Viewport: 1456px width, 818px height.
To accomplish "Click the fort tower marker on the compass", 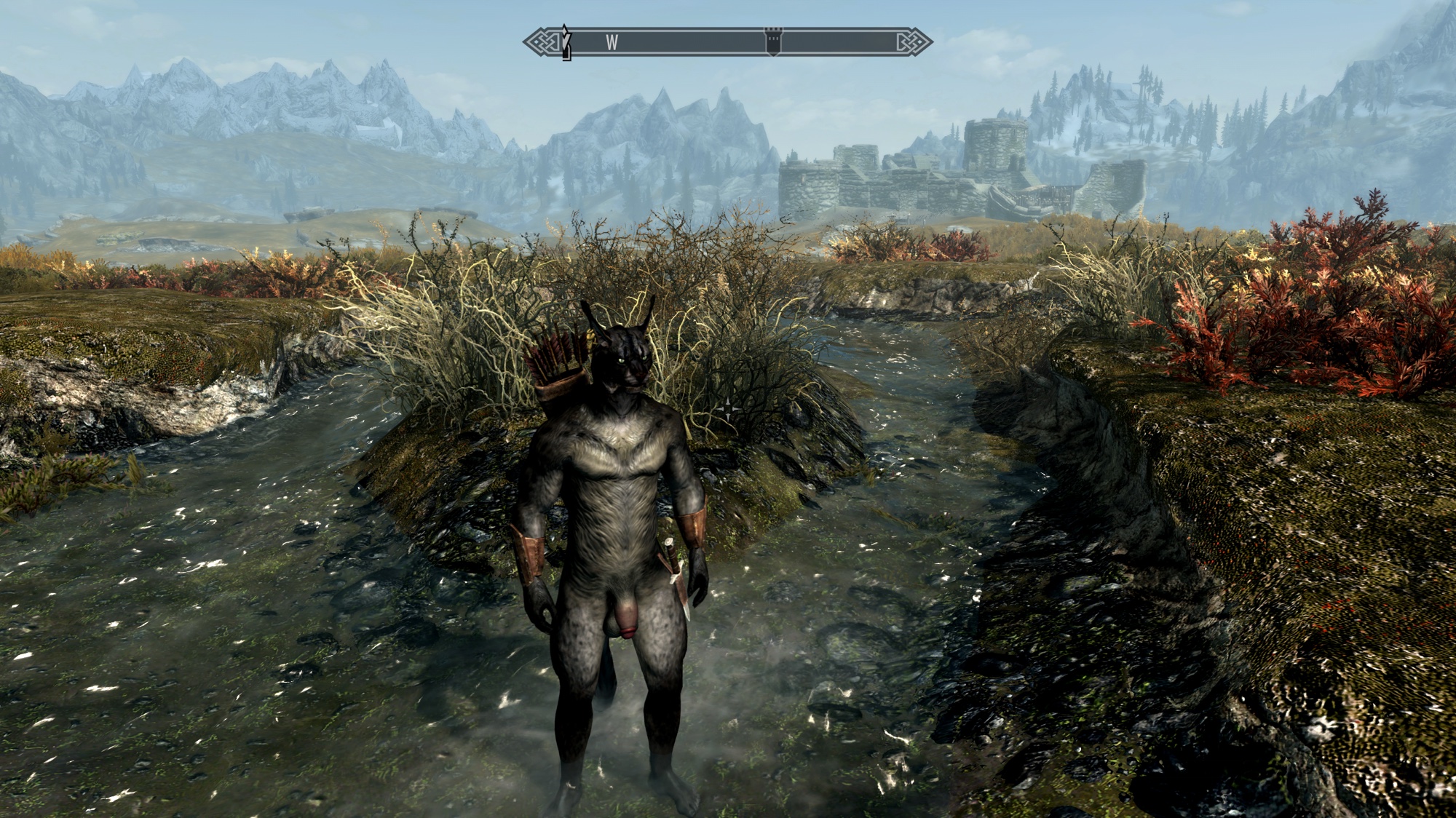I will click(x=772, y=42).
